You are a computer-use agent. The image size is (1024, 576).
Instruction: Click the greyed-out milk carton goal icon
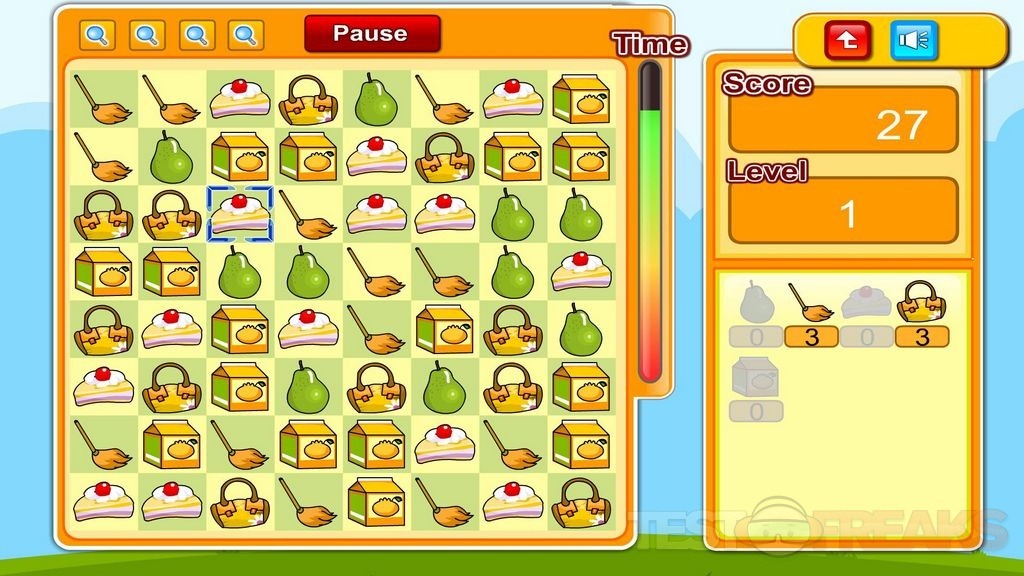756,377
